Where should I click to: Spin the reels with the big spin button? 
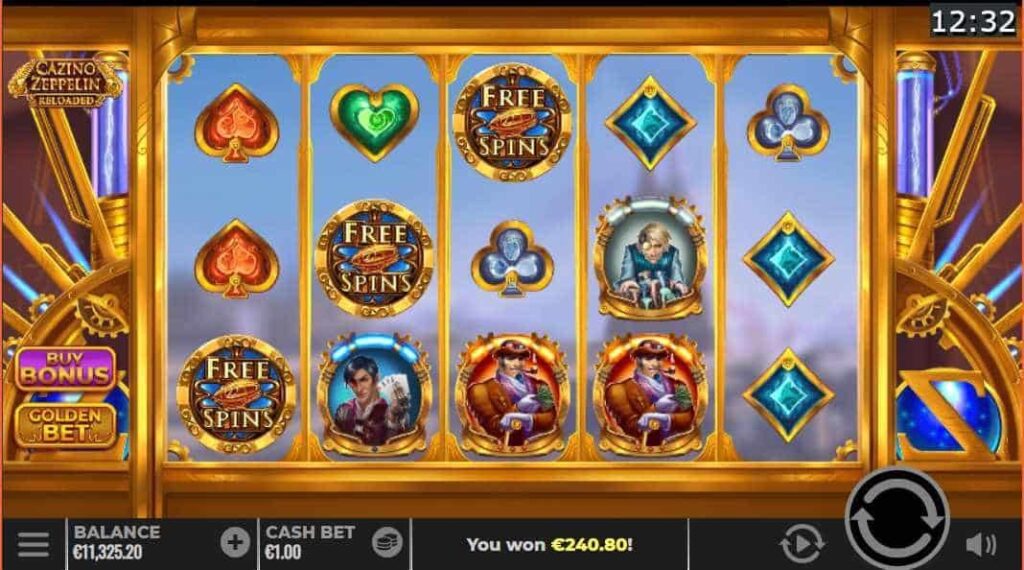[896, 518]
